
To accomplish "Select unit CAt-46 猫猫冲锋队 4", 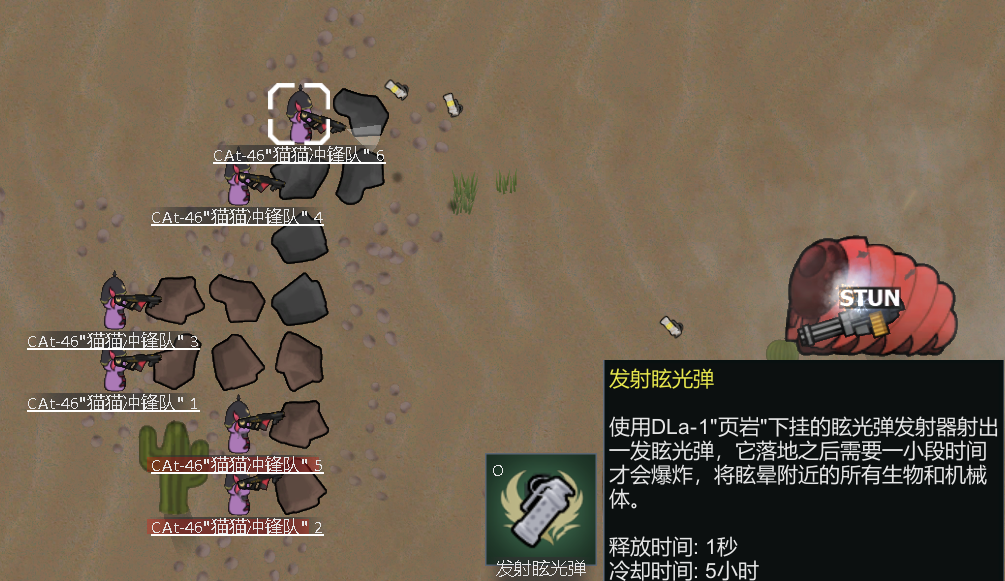I will pyautogui.click(x=240, y=183).
